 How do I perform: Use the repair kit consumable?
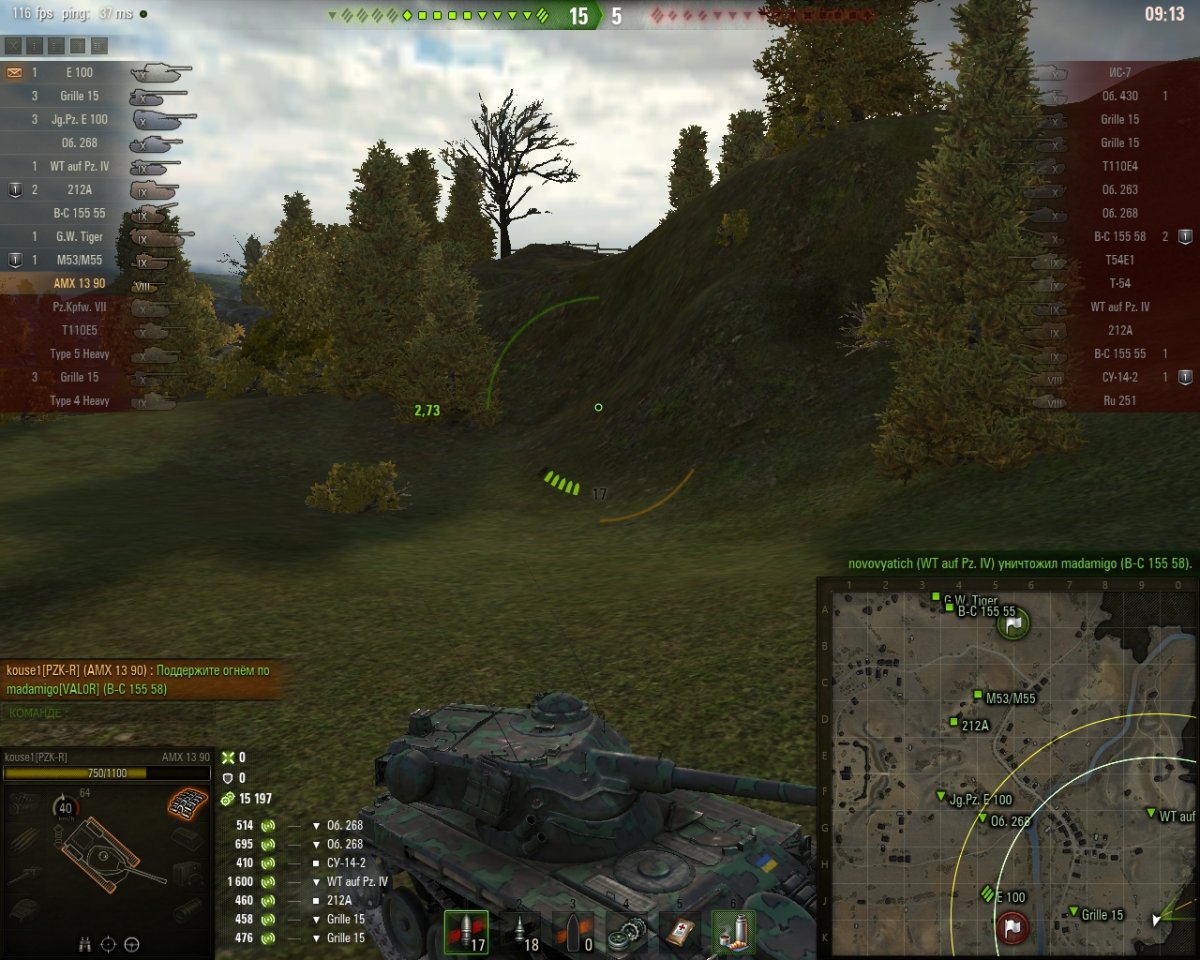point(626,932)
